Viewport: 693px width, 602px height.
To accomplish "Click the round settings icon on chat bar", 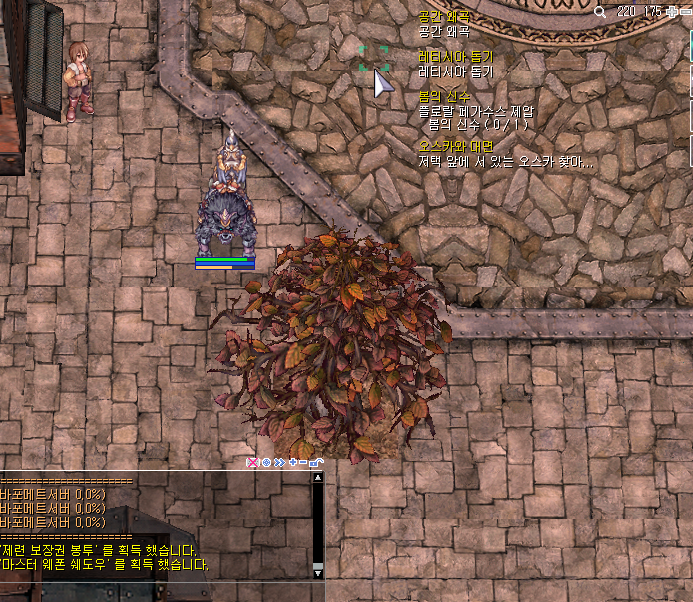I will pyautogui.click(x=266, y=463).
